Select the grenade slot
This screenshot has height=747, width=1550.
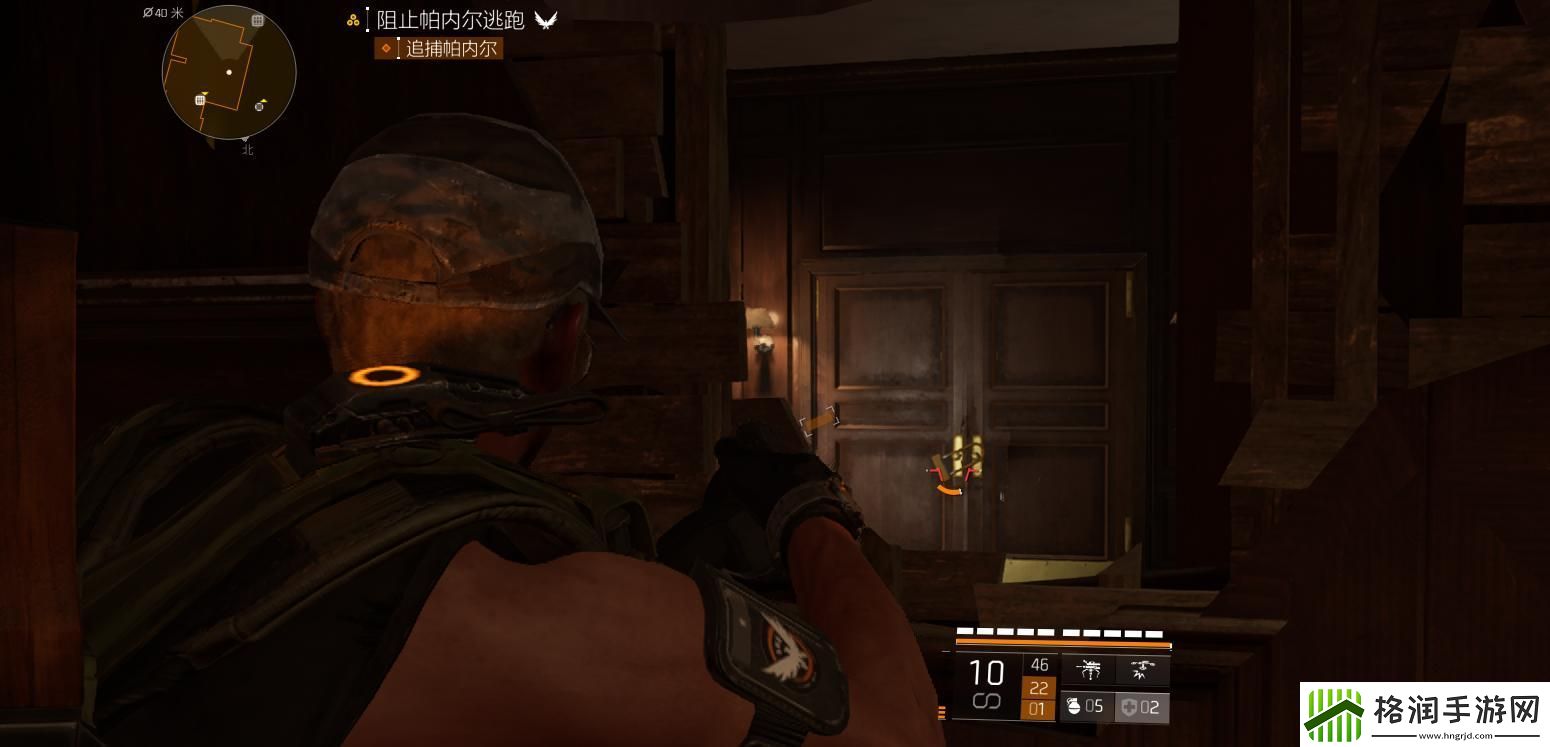click(1085, 707)
